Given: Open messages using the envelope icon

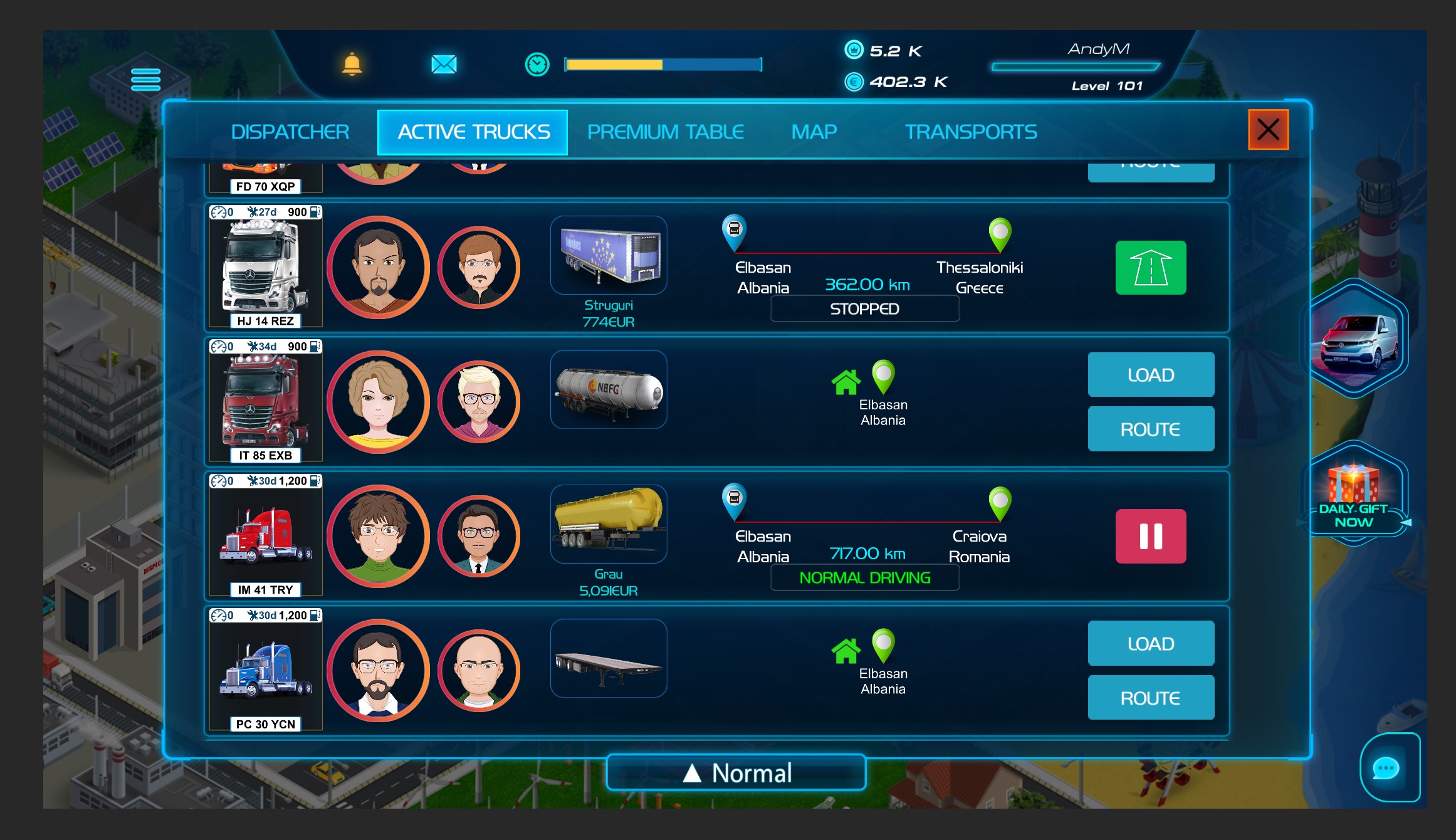Looking at the screenshot, I should tap(444, 63).
